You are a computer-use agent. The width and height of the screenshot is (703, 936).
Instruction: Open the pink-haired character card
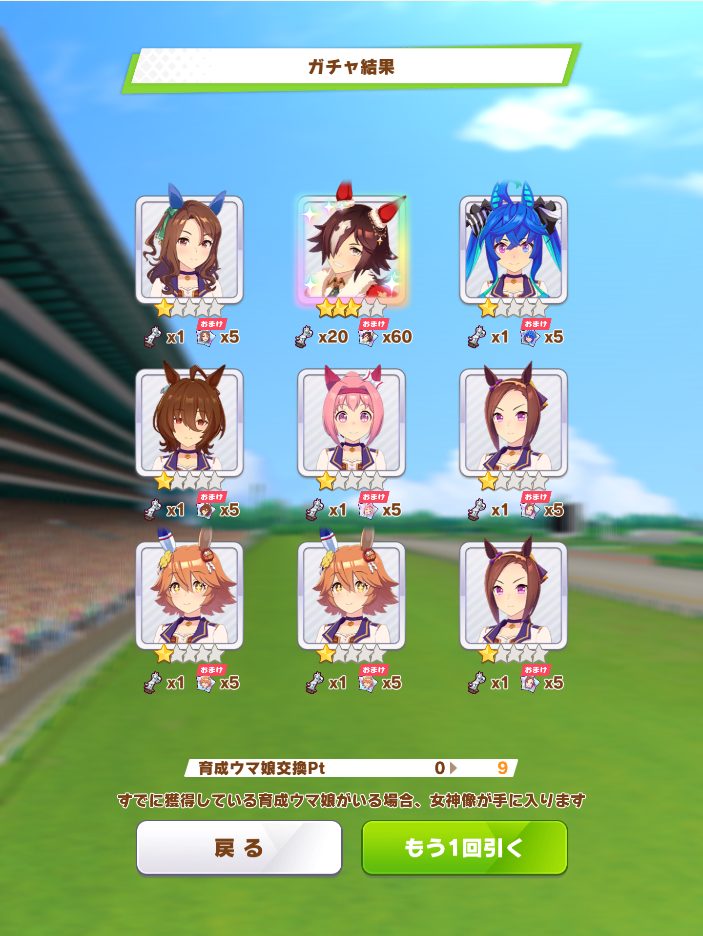(x=352, y=422)
